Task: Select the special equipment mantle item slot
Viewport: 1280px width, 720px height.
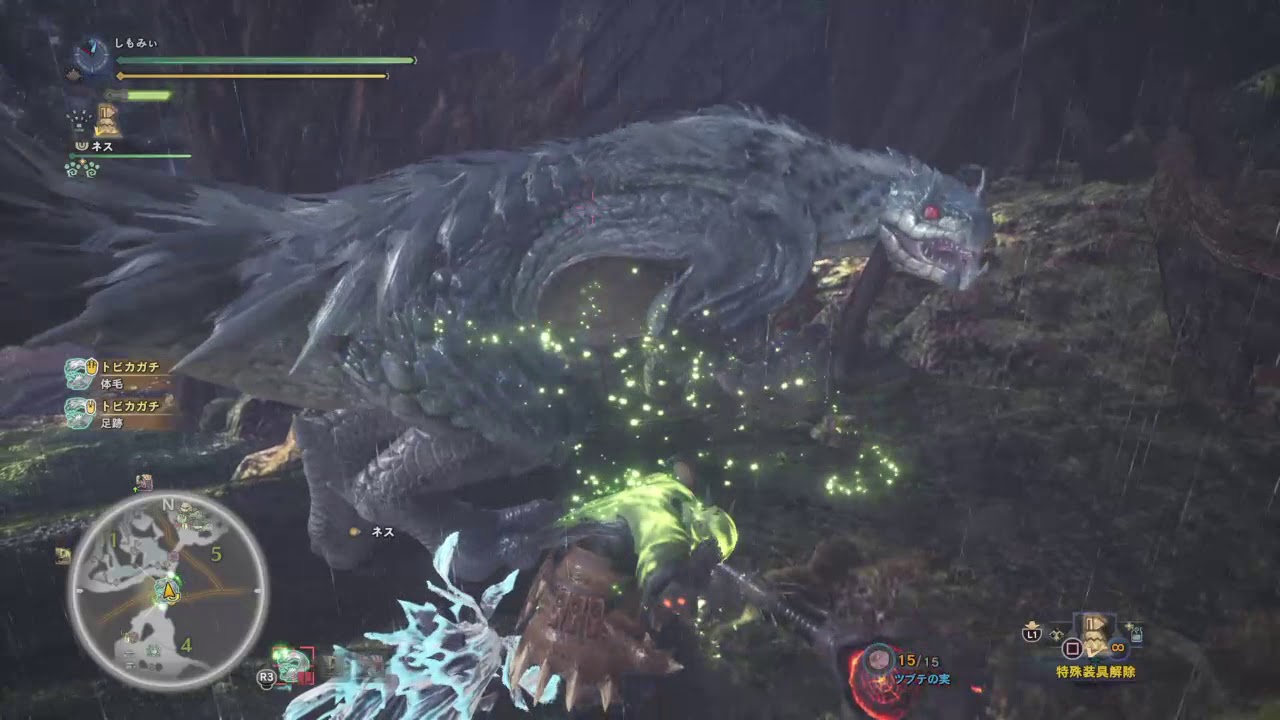Action: click(1096, 634)
